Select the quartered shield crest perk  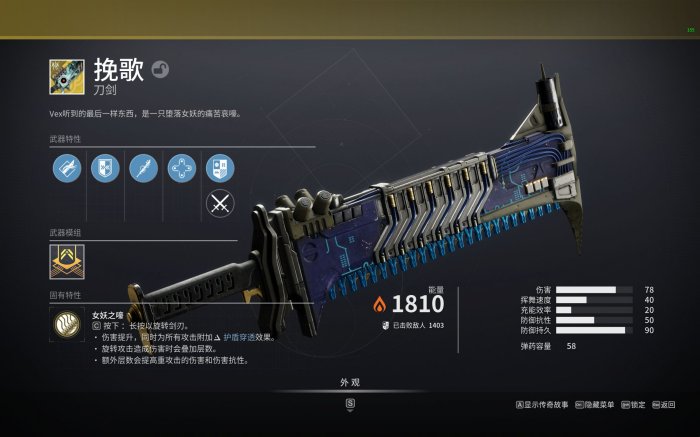[219, 168]
